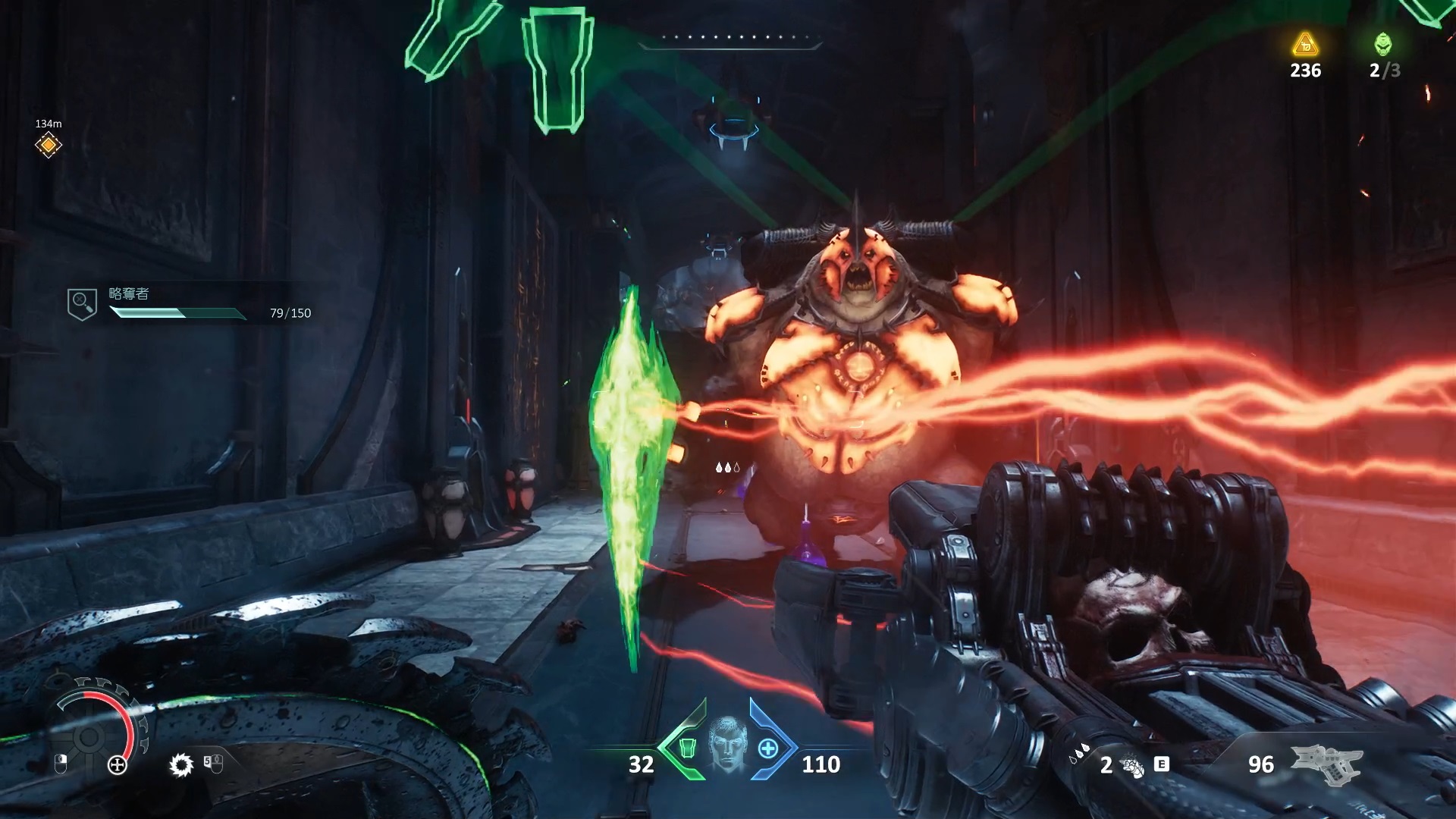
Task: Click the green demon head lives icon
Action: pos(1383,44)
